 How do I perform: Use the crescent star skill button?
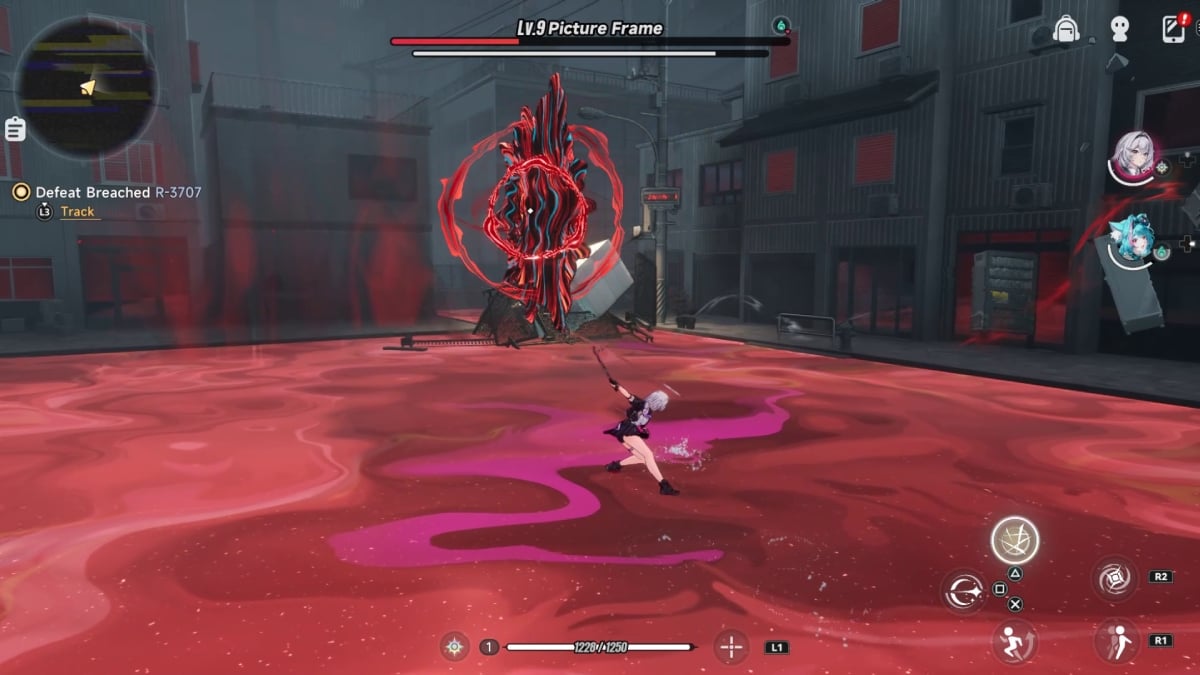(x=965, y=591)
